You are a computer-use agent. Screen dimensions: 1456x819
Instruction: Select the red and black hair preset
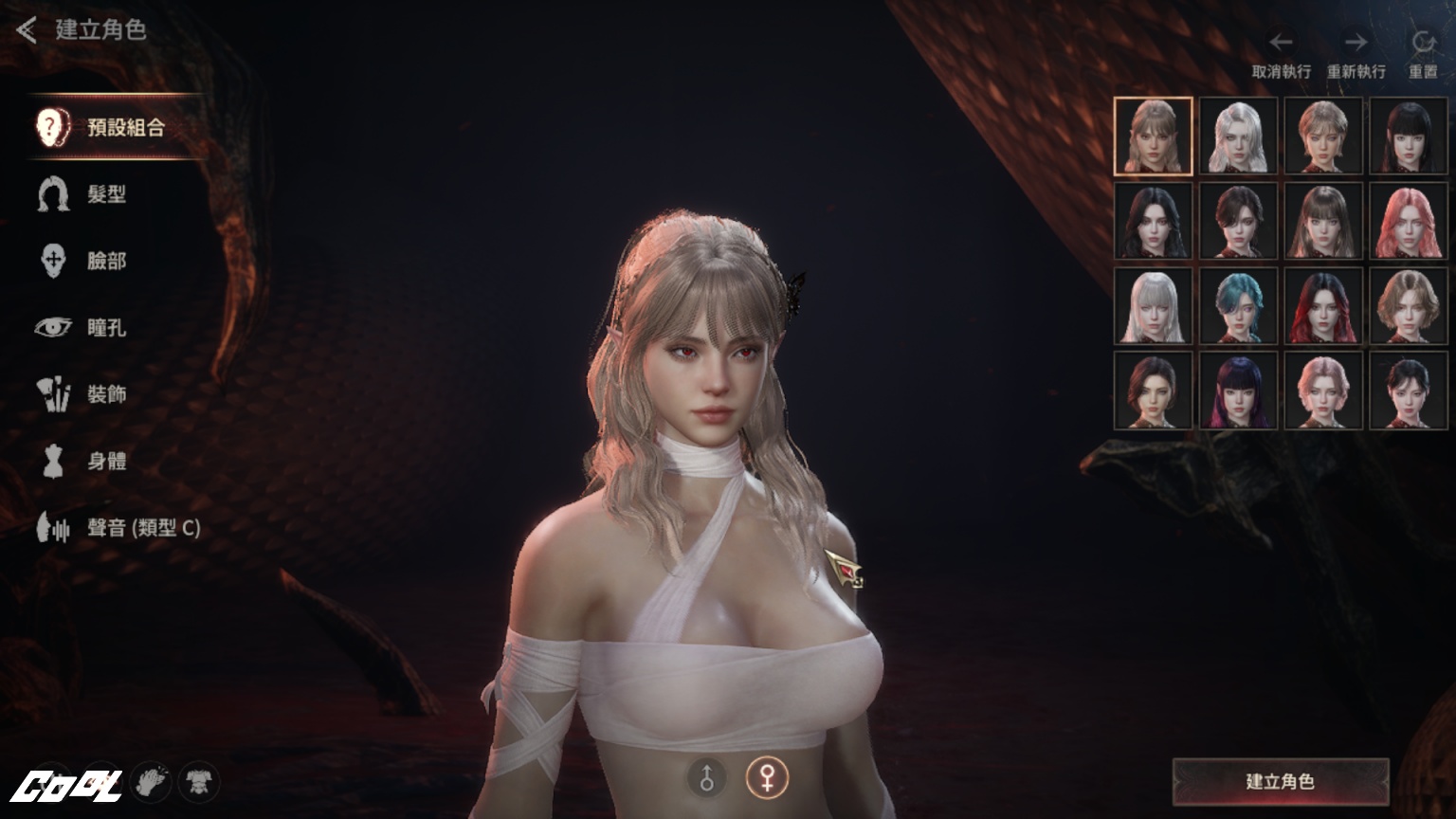click(1322, 307)
